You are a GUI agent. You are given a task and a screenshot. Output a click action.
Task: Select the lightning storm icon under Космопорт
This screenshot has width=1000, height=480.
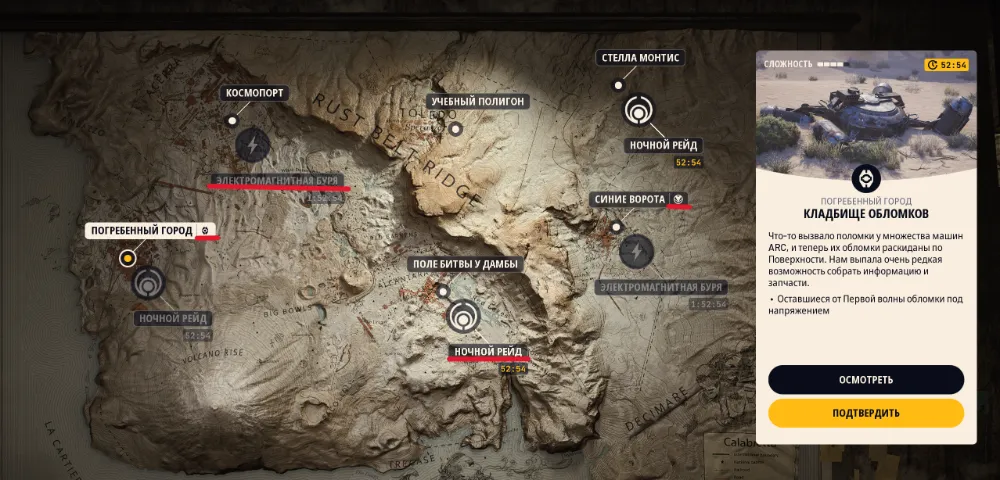click(252, 145)
